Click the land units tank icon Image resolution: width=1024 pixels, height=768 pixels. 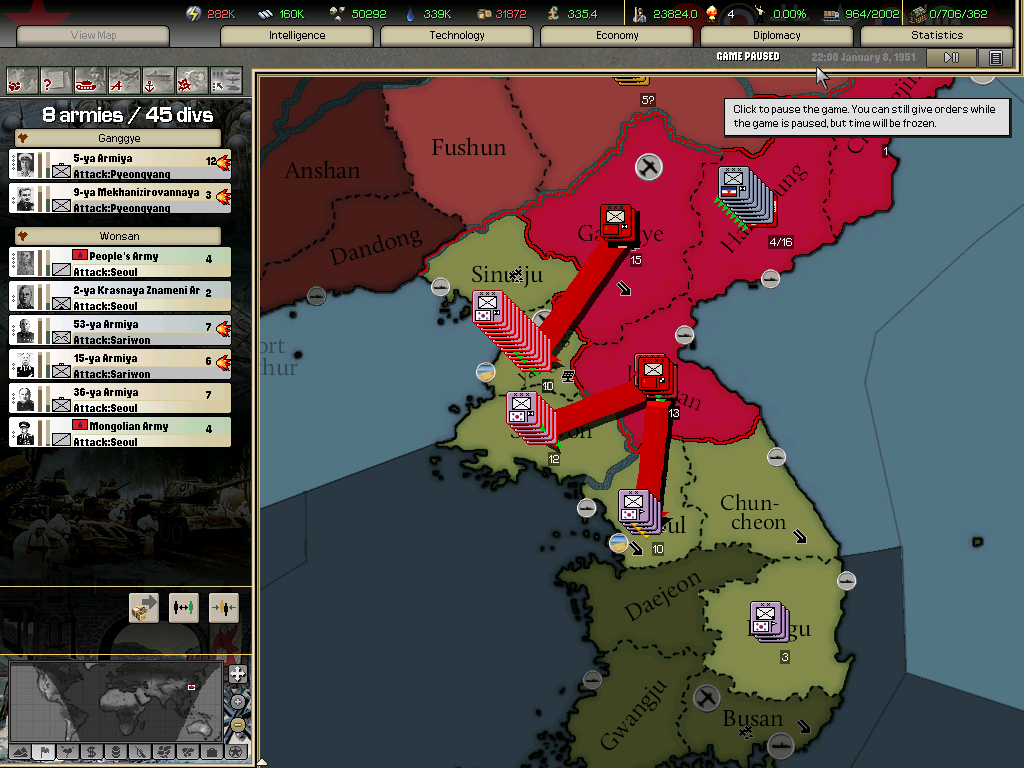[x=90, y=79]
